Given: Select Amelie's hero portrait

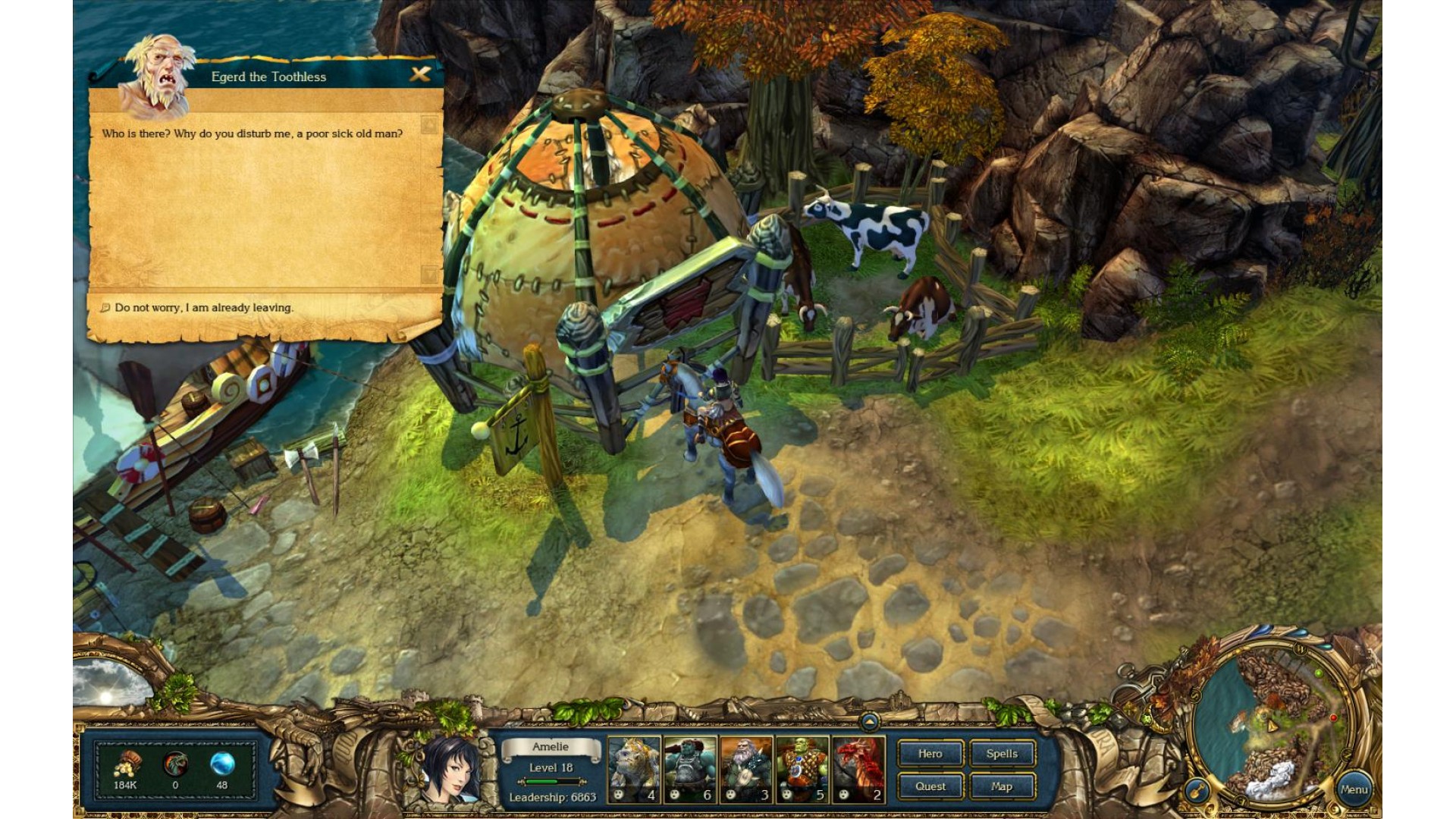Looking at the screenshot, I should [449, 767].
